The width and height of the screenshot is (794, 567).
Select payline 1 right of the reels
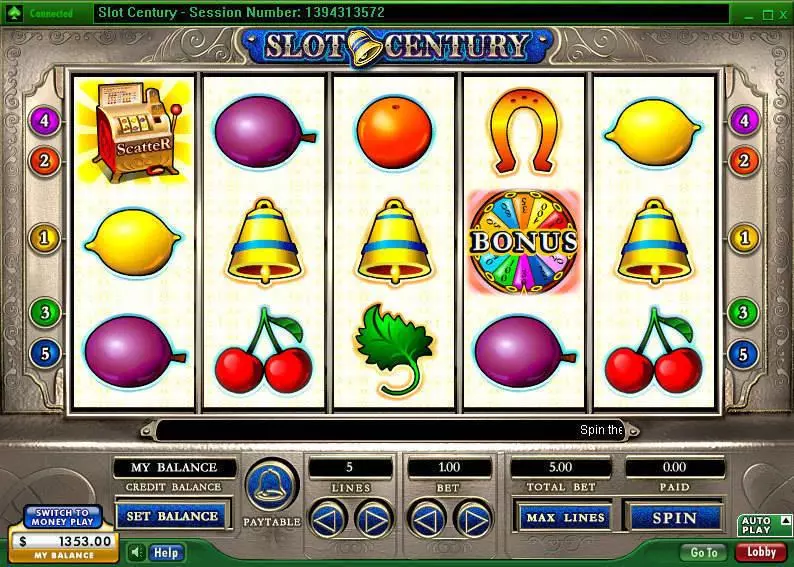pos(742,238)
